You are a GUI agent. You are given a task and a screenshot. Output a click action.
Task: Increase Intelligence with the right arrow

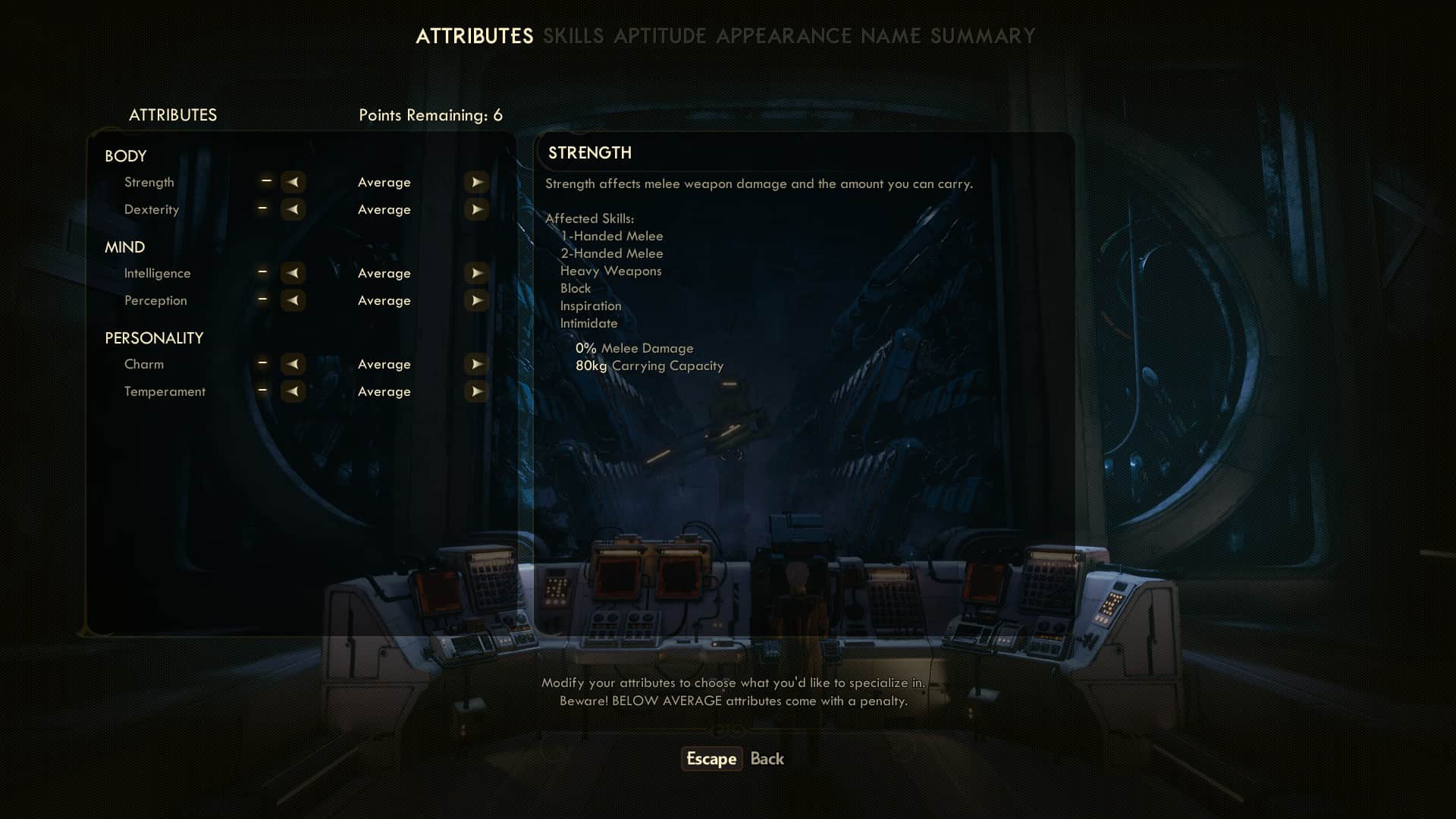(476, 273)
